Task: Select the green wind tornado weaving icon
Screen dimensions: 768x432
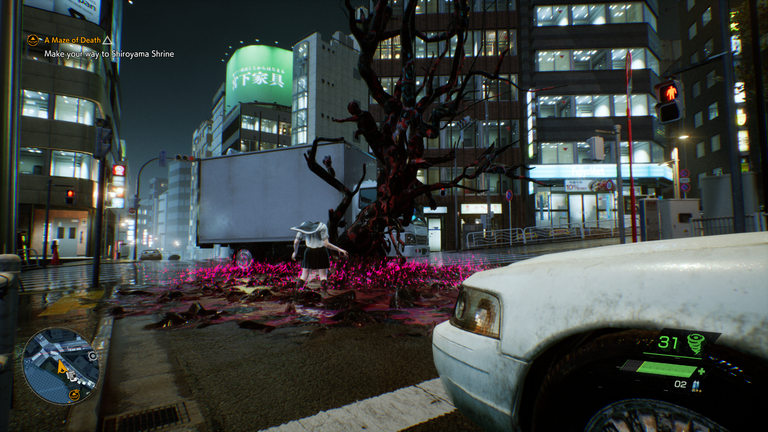Action: pos(696,343)
